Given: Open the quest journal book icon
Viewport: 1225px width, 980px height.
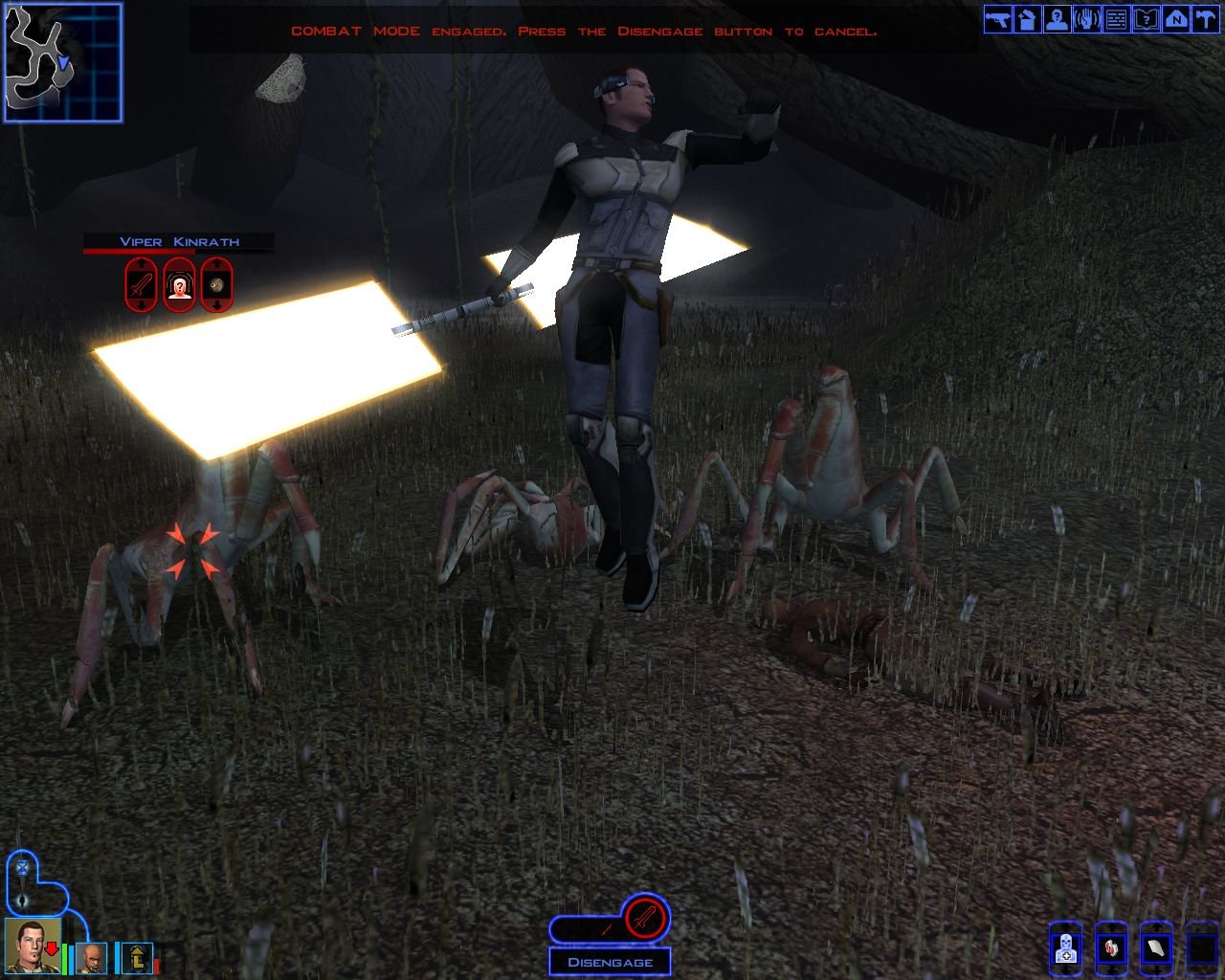Looking at the screenshot, I should tap(1147, 19).
